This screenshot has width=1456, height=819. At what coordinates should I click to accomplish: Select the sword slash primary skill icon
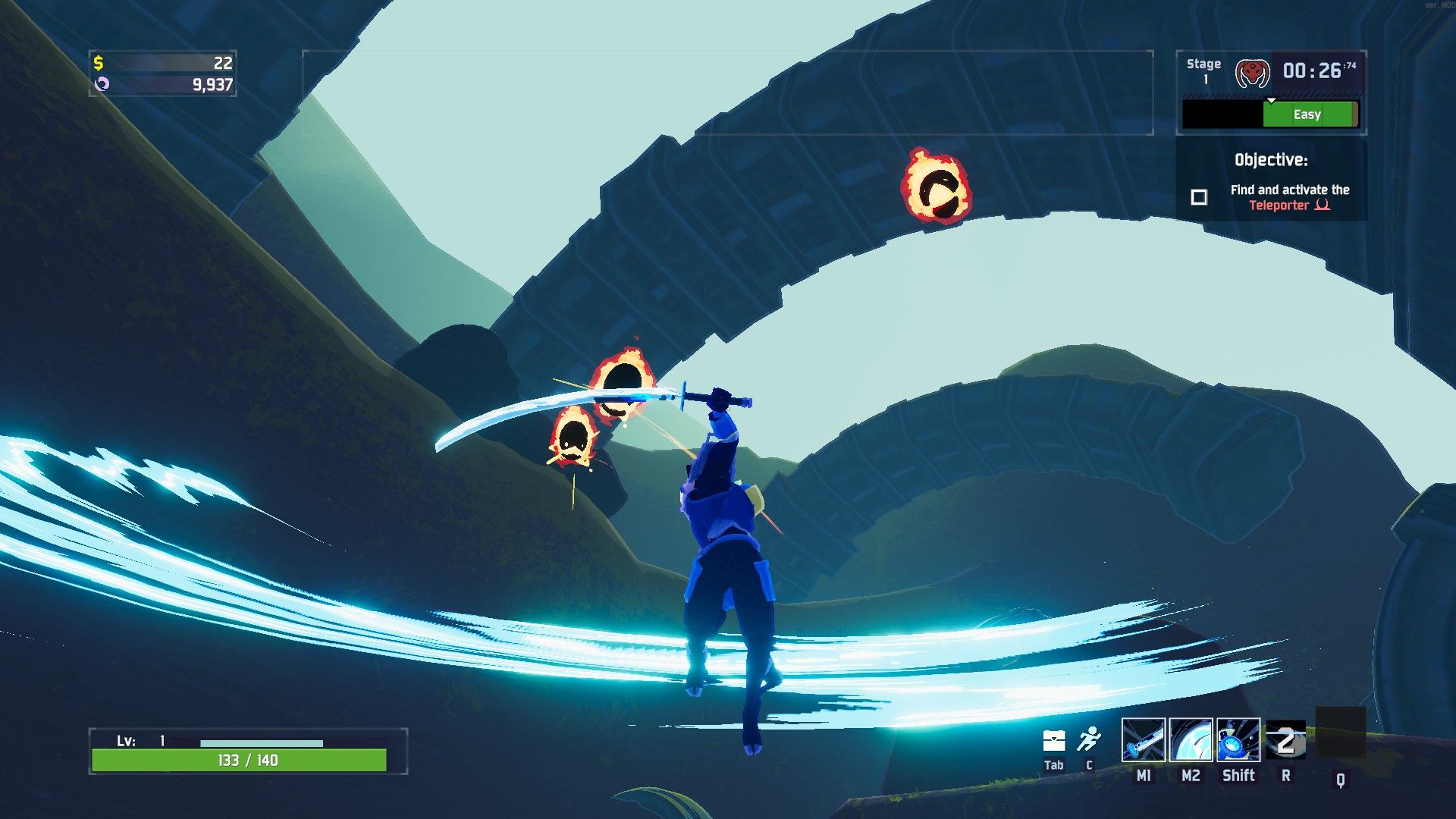1143,740
